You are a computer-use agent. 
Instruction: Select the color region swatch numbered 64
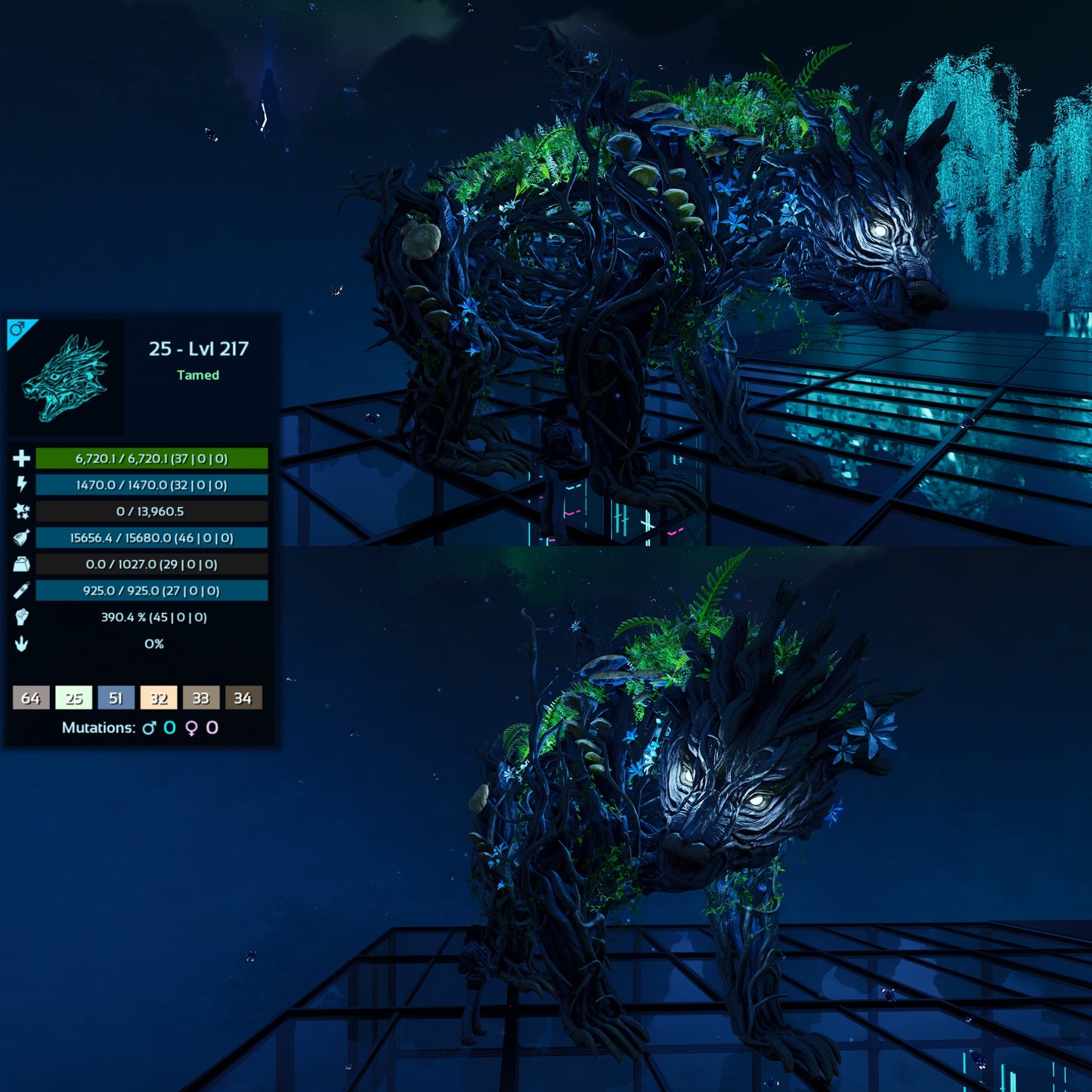coord(31,698)
